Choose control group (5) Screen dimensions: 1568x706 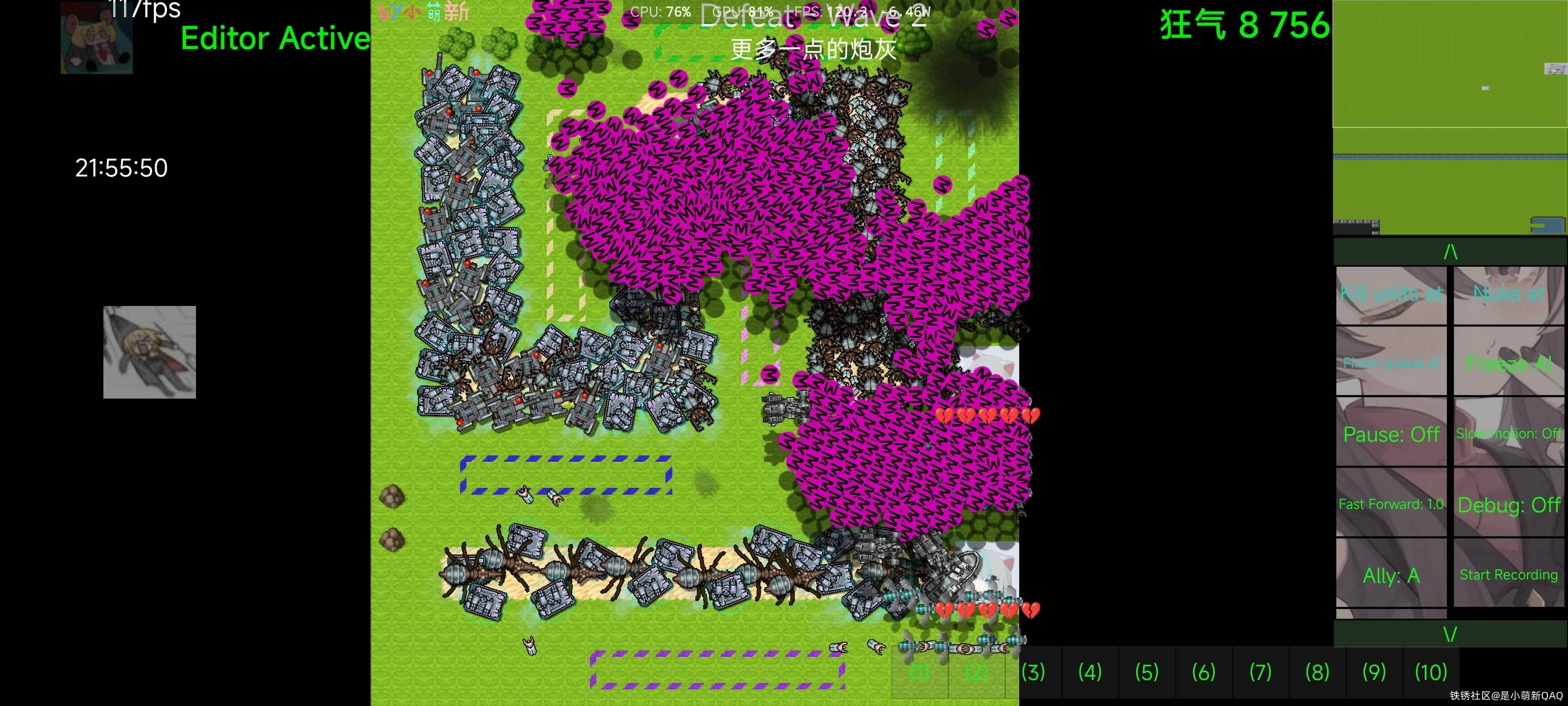1147,673
